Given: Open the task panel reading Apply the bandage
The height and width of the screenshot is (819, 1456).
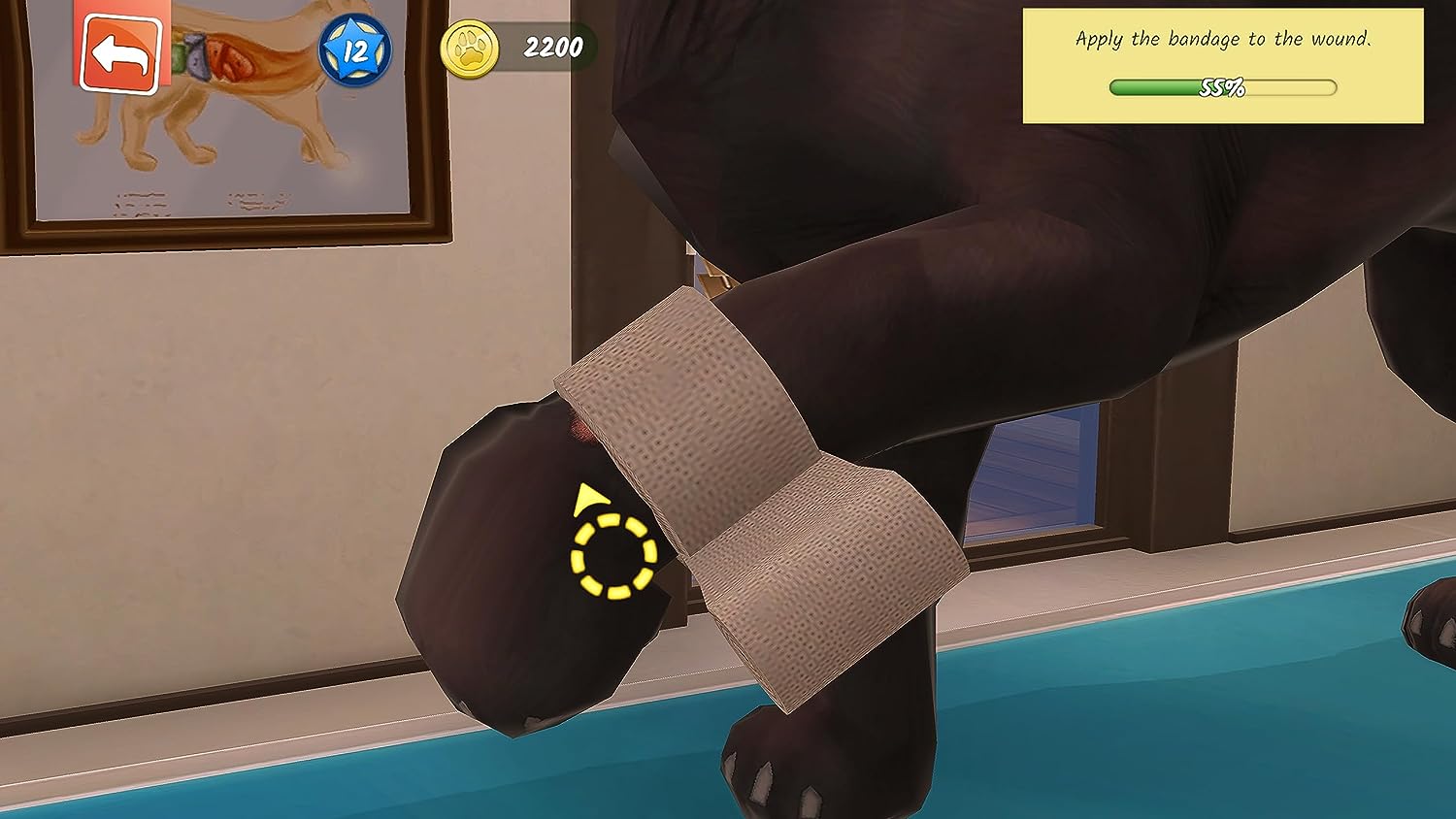Looking at the screenshot, I should coord(1223,40).
